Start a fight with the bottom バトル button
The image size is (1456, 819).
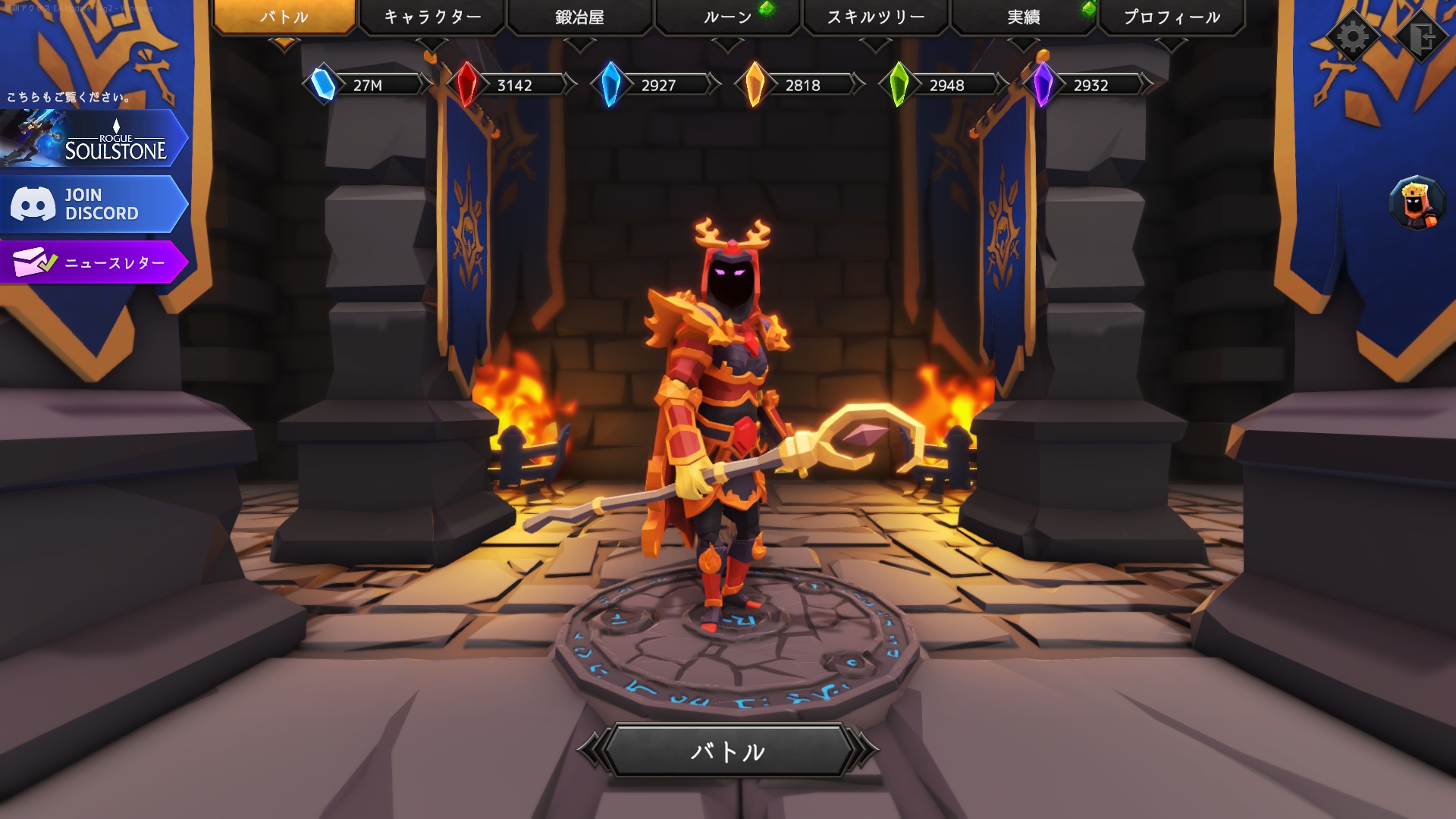click(x=727, y=751)
